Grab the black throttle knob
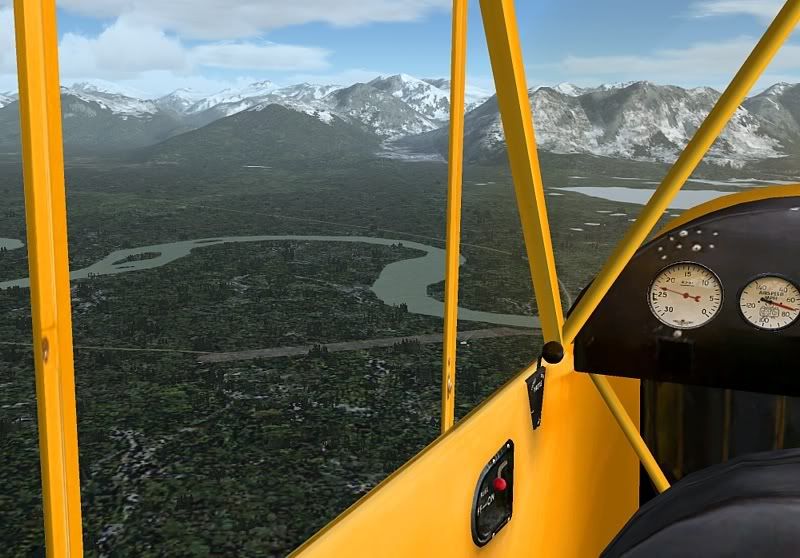 (x=552, y=352)
